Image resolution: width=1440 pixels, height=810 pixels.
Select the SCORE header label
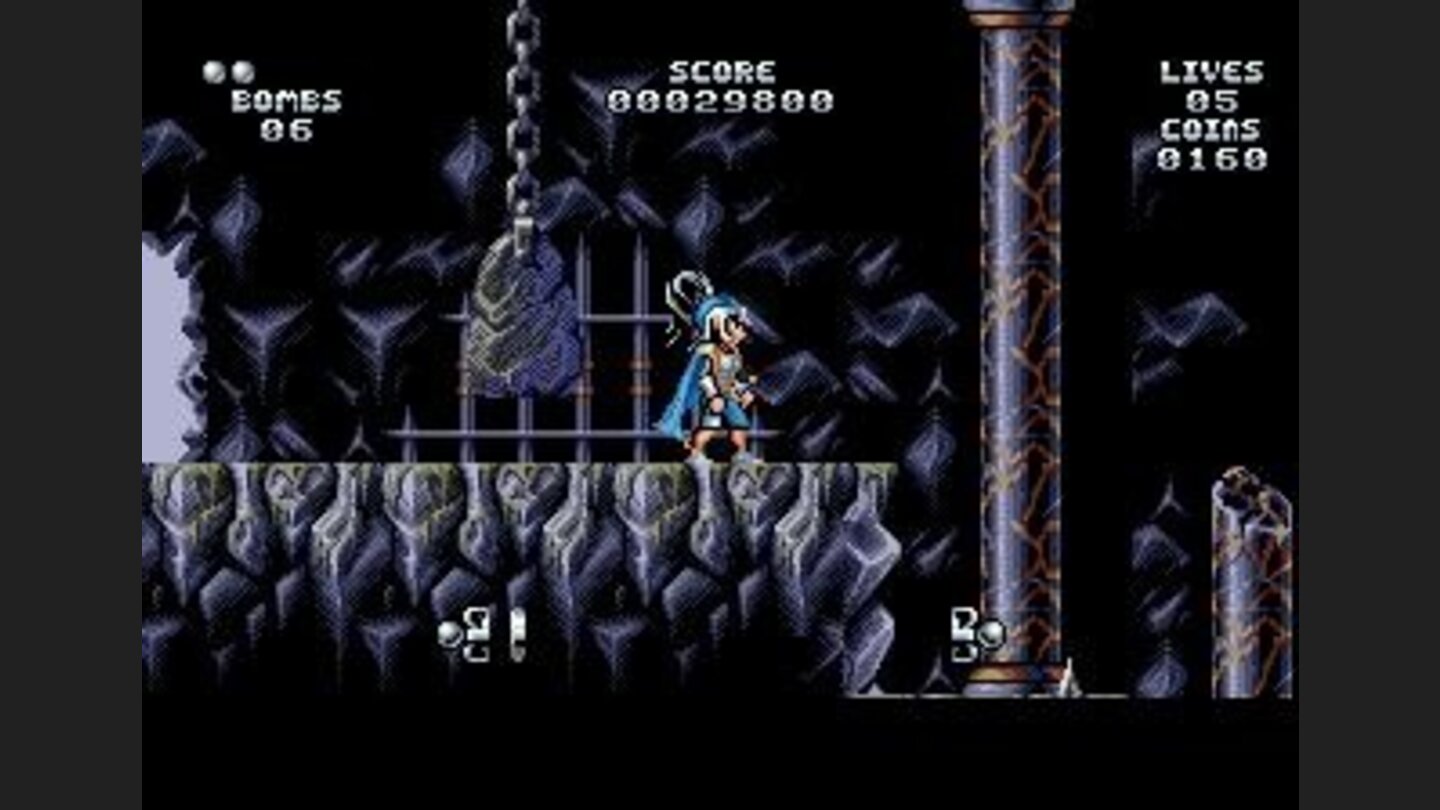[x=722, y=72]
